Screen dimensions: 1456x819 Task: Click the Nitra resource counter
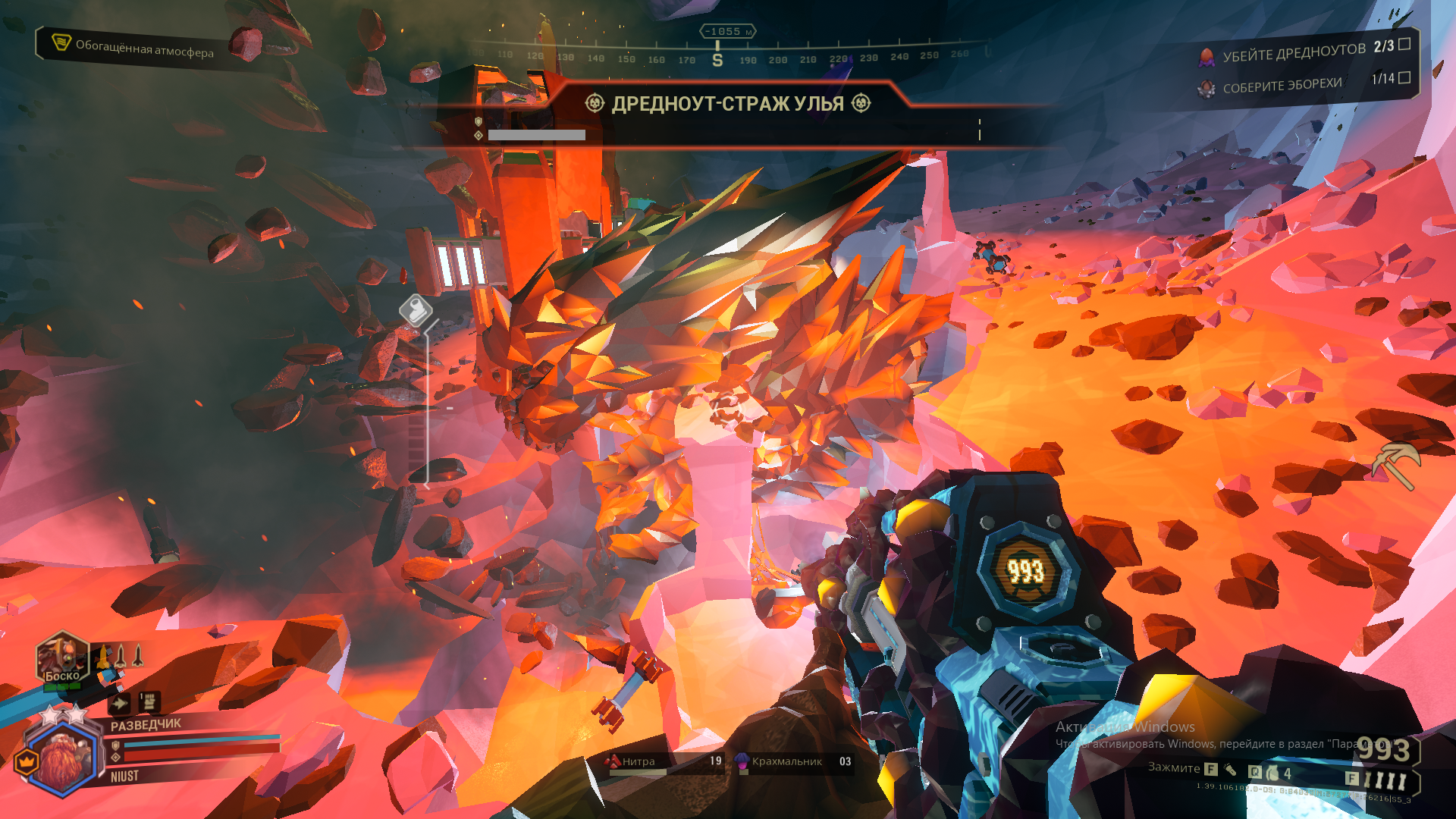pyautogui.click(x=664, y=761)
